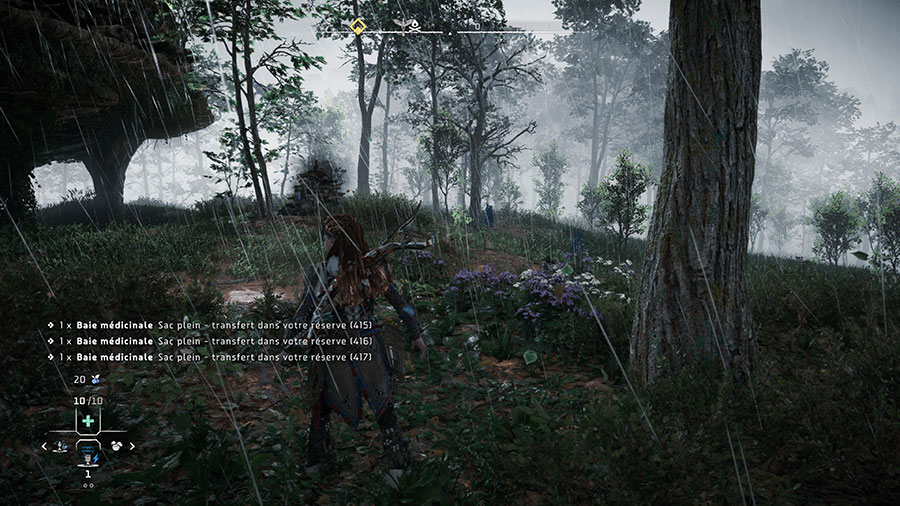The image size is (900, 506).
Task: Cycle tools with the left arrow
Action: 45,446
